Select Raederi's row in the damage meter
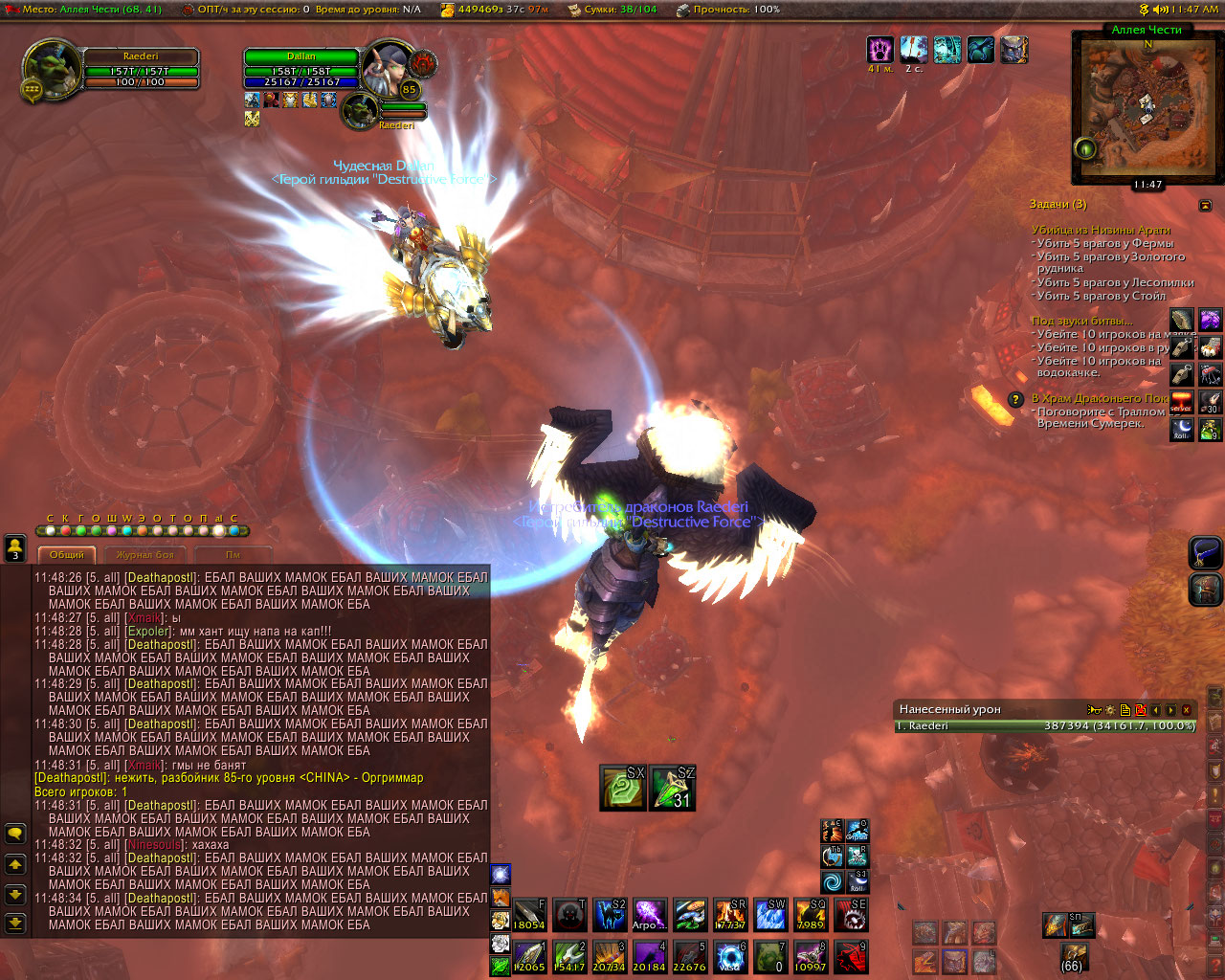The image size is (1225, 980). 1045,726
